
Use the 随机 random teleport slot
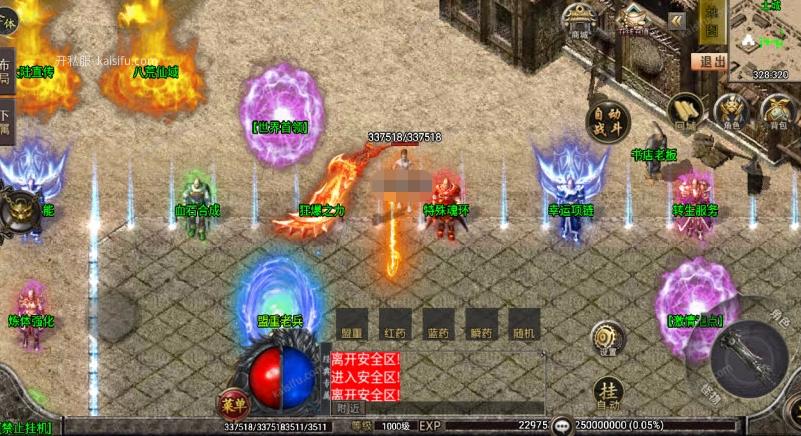click(x=523, y=323)
